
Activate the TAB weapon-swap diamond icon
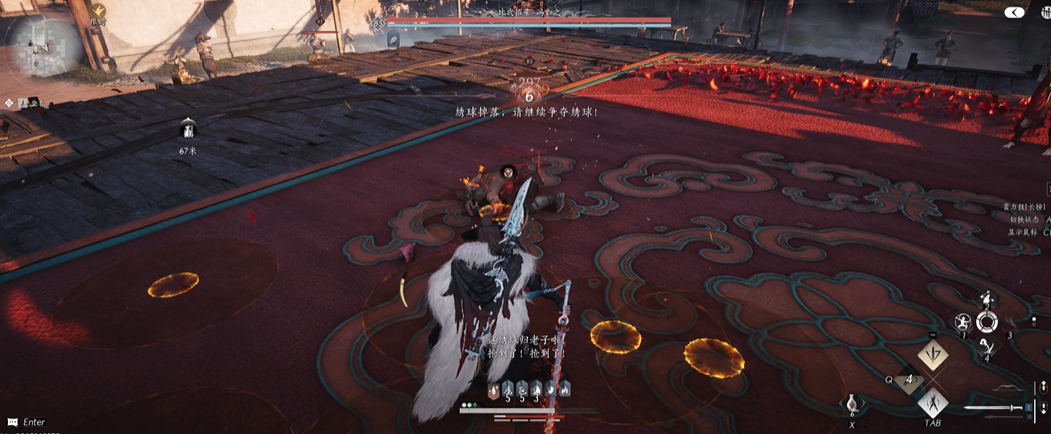click(x=932, y=403)
